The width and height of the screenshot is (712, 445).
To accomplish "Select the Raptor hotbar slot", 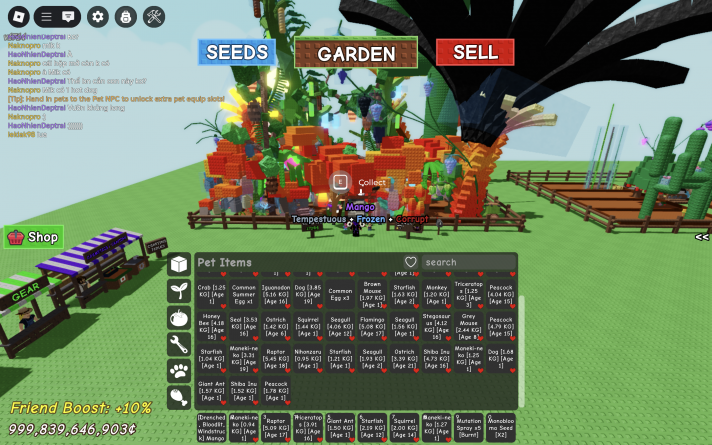I will pyautogui.click(x=276, y=426).
